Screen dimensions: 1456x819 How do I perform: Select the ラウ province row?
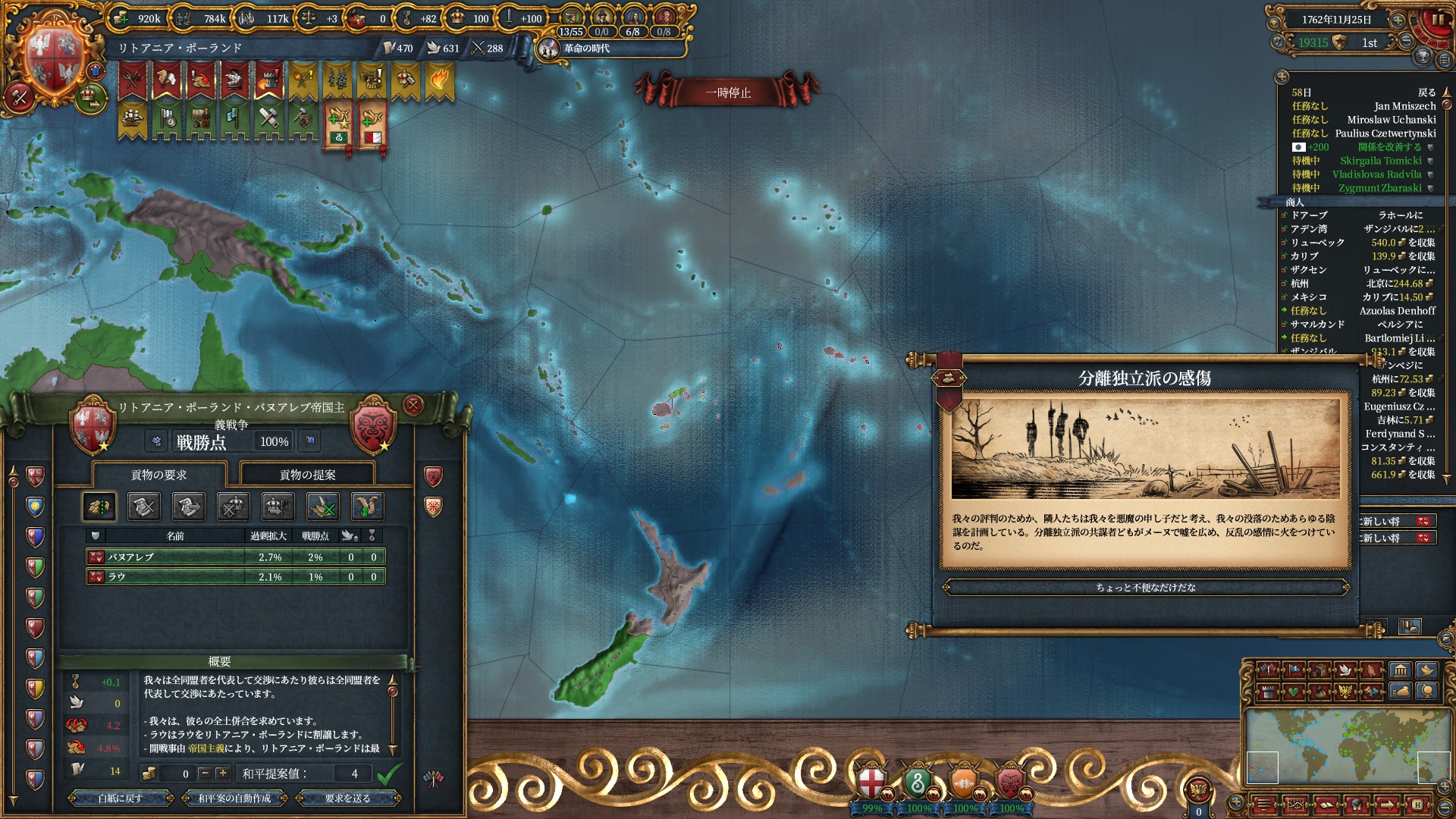[235, 577]
